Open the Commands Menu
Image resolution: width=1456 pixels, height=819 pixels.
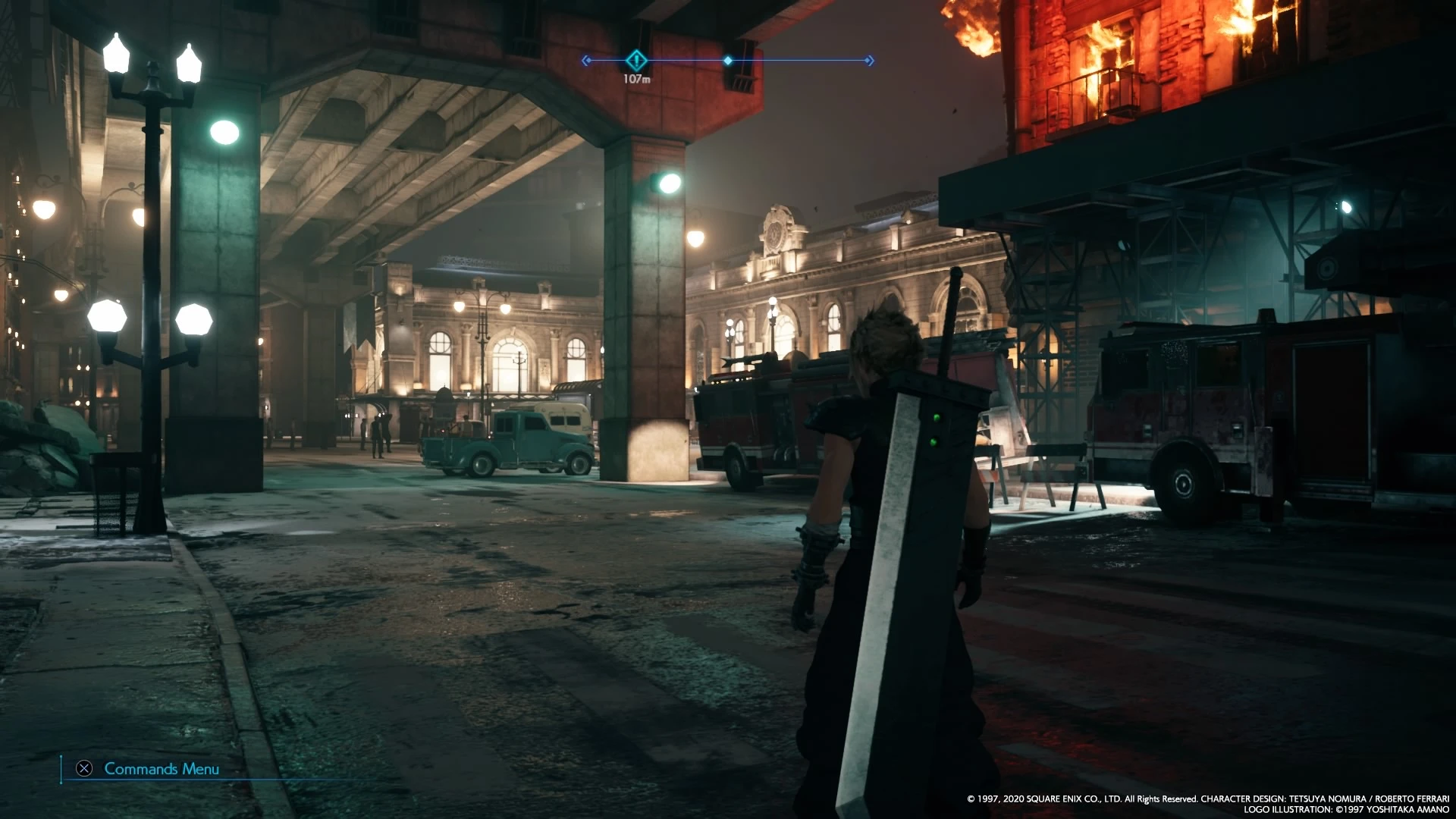(161, 769)
